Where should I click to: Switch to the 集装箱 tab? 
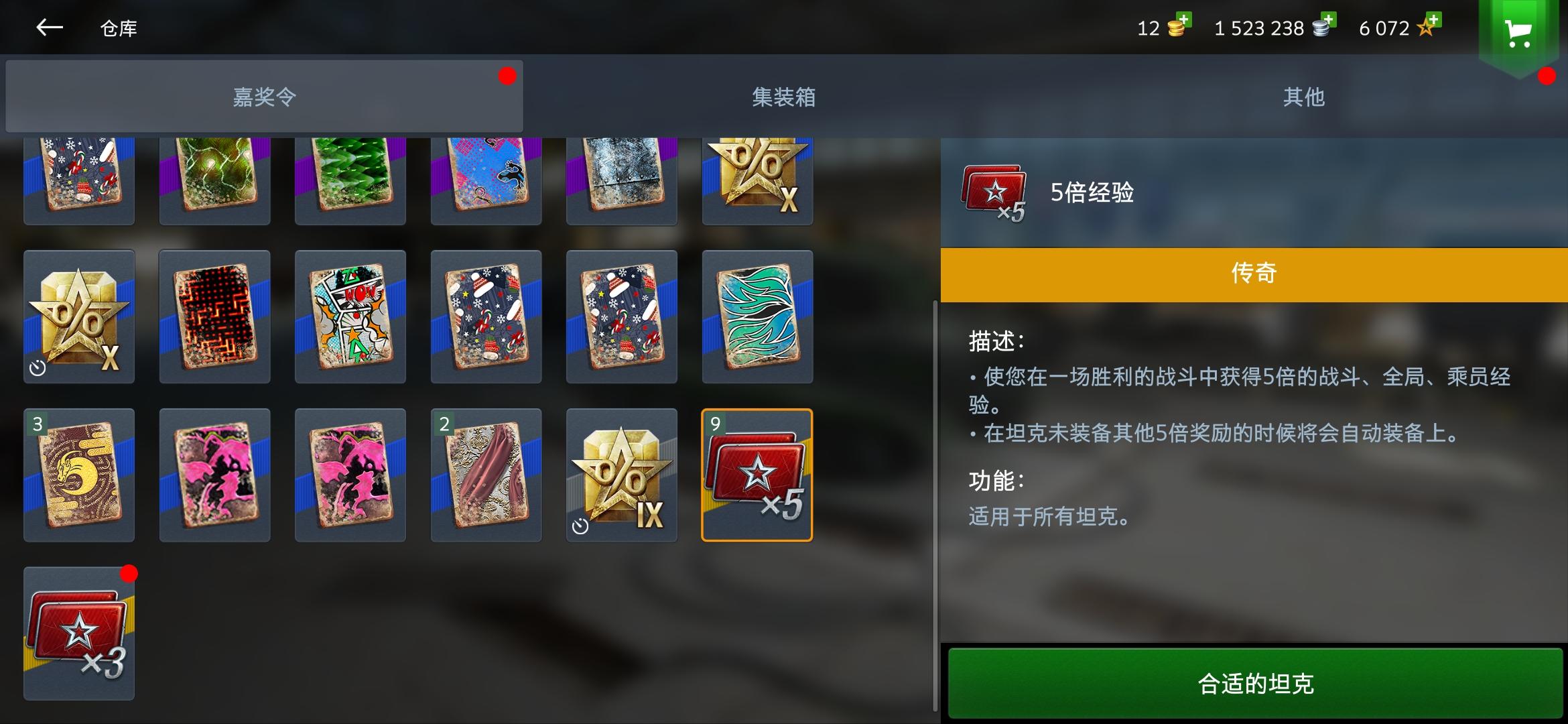784,97
